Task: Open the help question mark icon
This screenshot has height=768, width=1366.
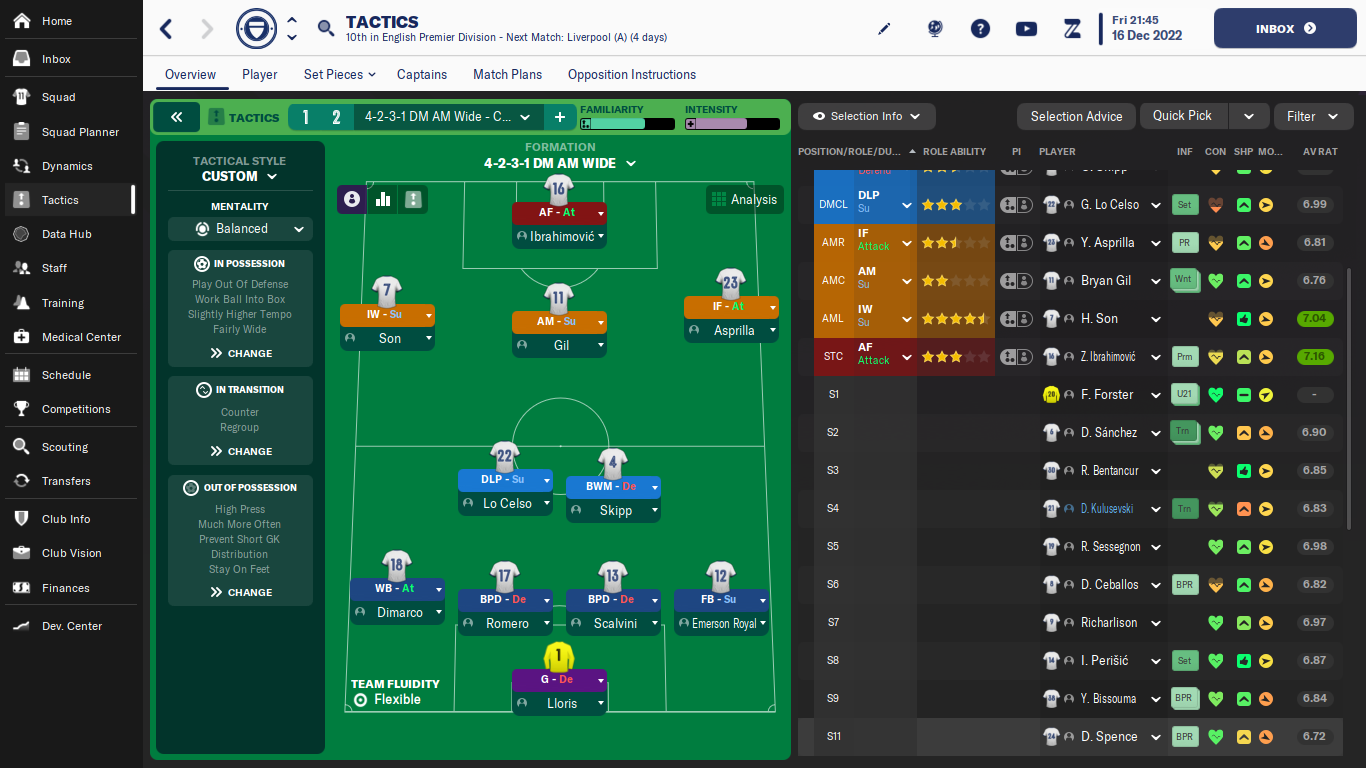Action: (980, 29)
